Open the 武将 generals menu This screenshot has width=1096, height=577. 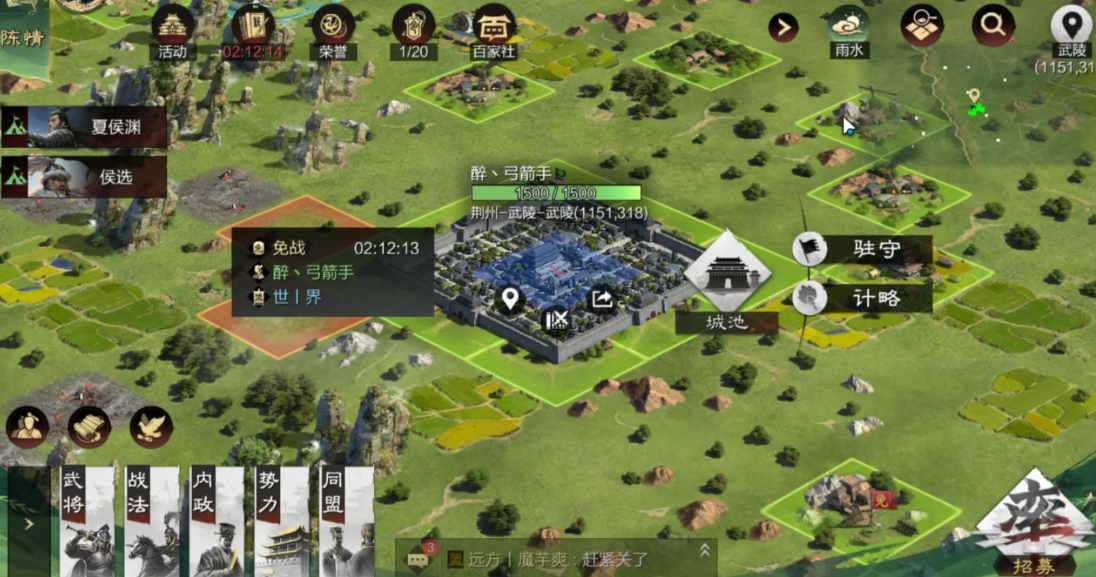[x=87, y=521]
